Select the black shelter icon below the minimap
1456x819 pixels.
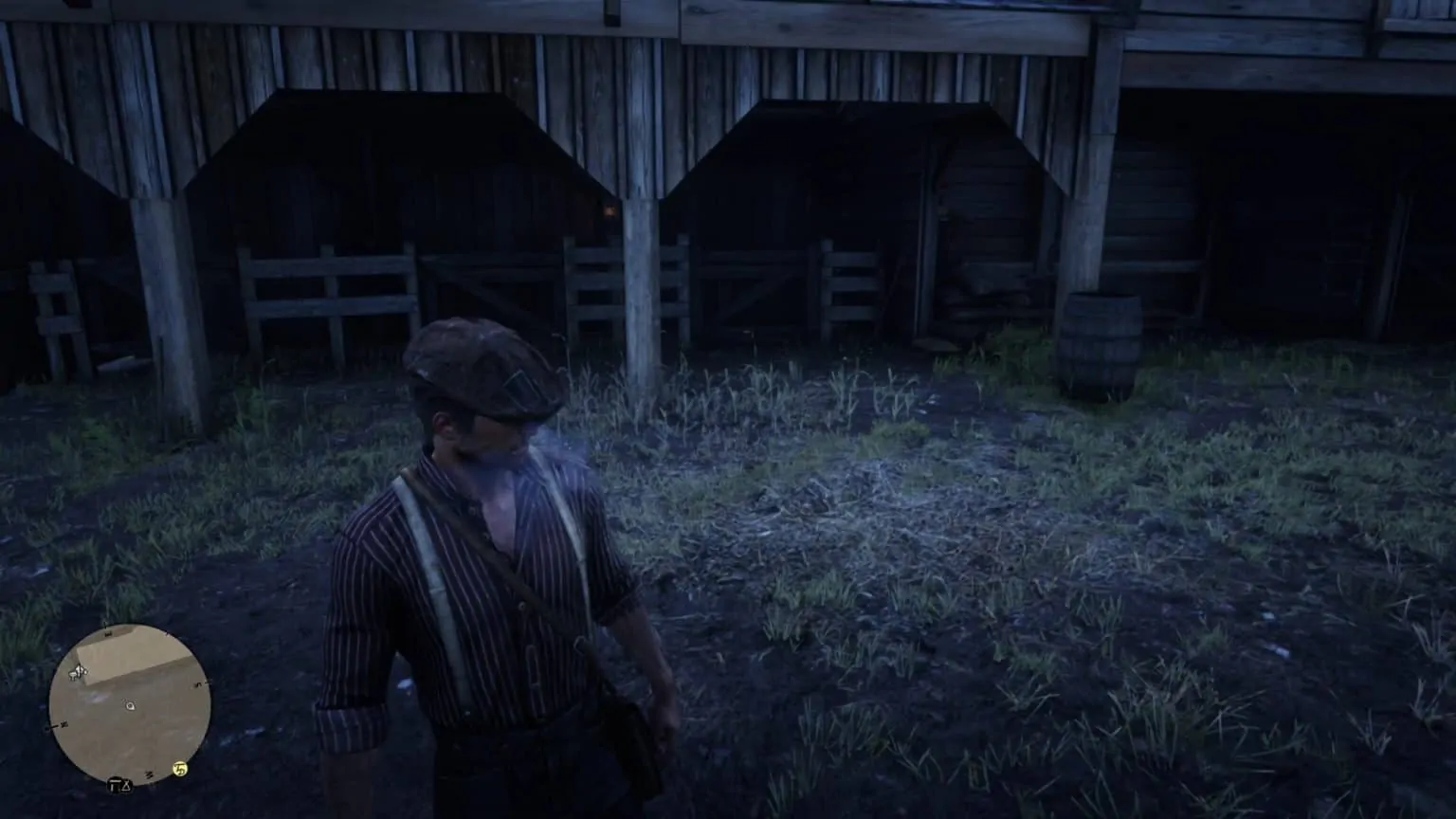[114, 785]
